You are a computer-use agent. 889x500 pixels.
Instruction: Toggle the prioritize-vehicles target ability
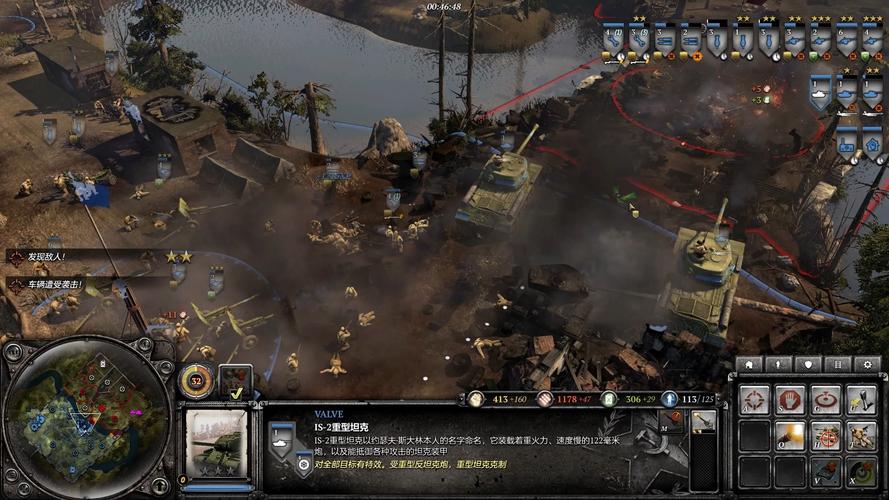coord(825,436)
